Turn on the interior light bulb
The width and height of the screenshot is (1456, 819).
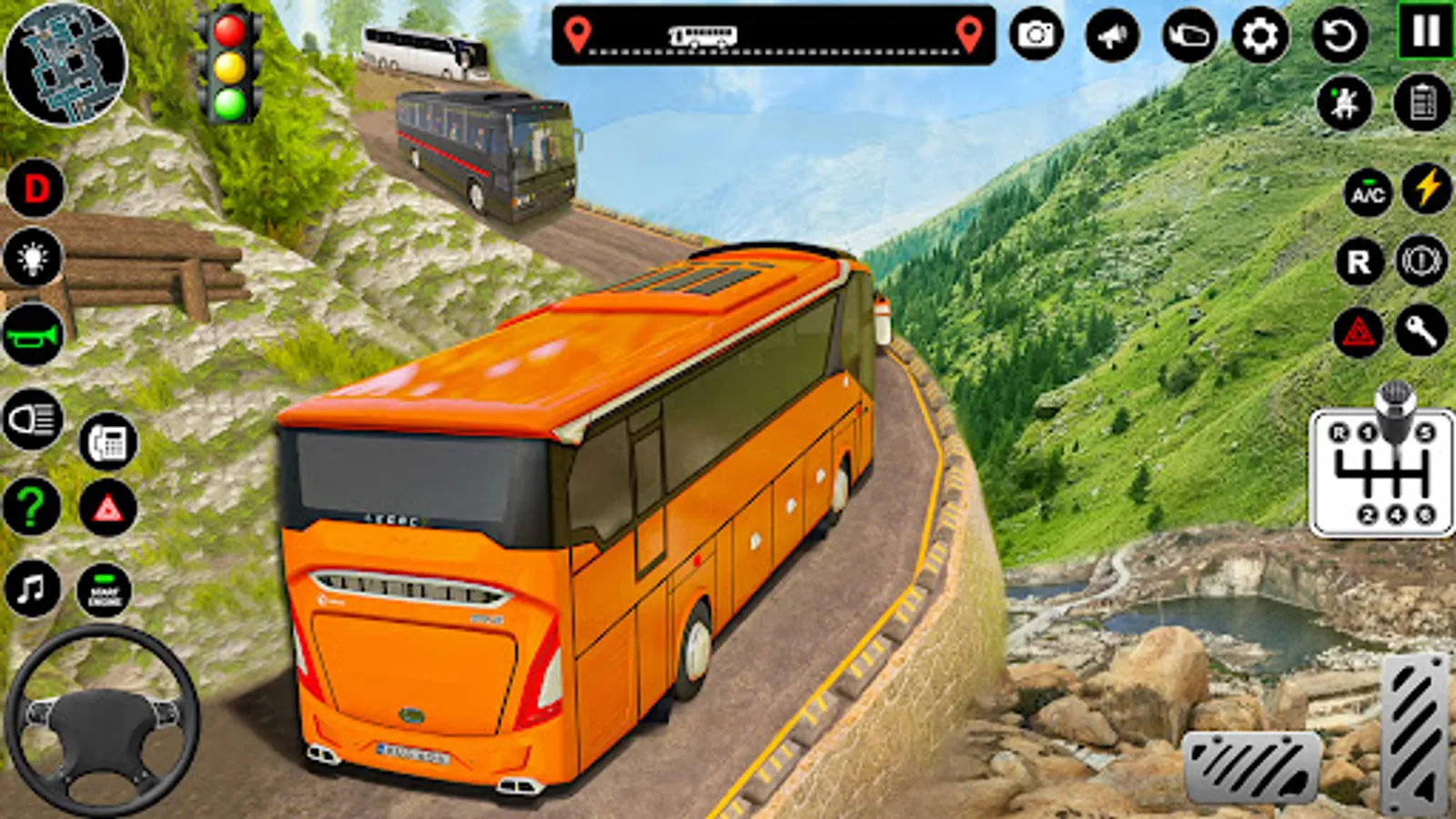(34, 258)
